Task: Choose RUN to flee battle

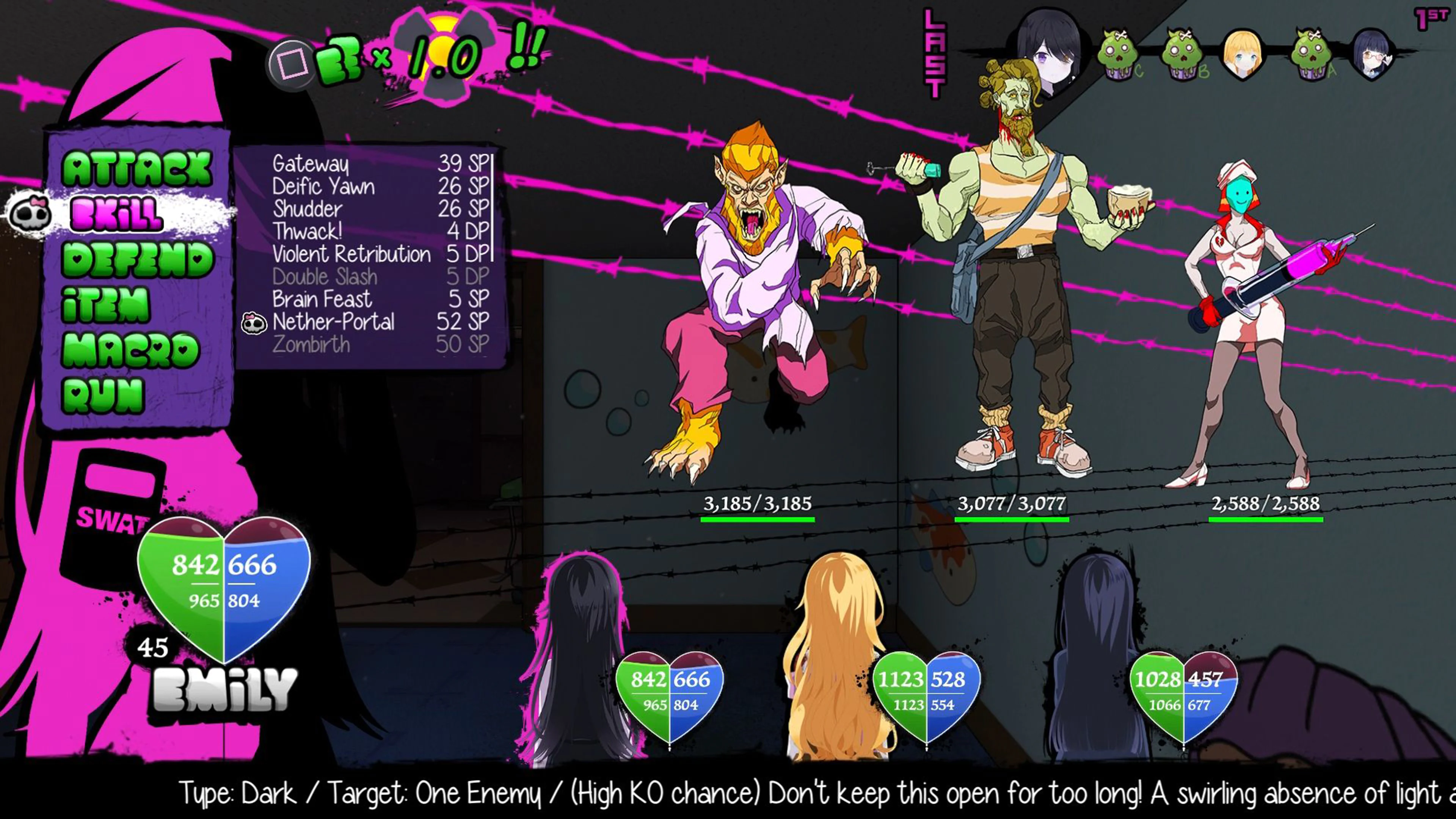Action: (104, 395)
